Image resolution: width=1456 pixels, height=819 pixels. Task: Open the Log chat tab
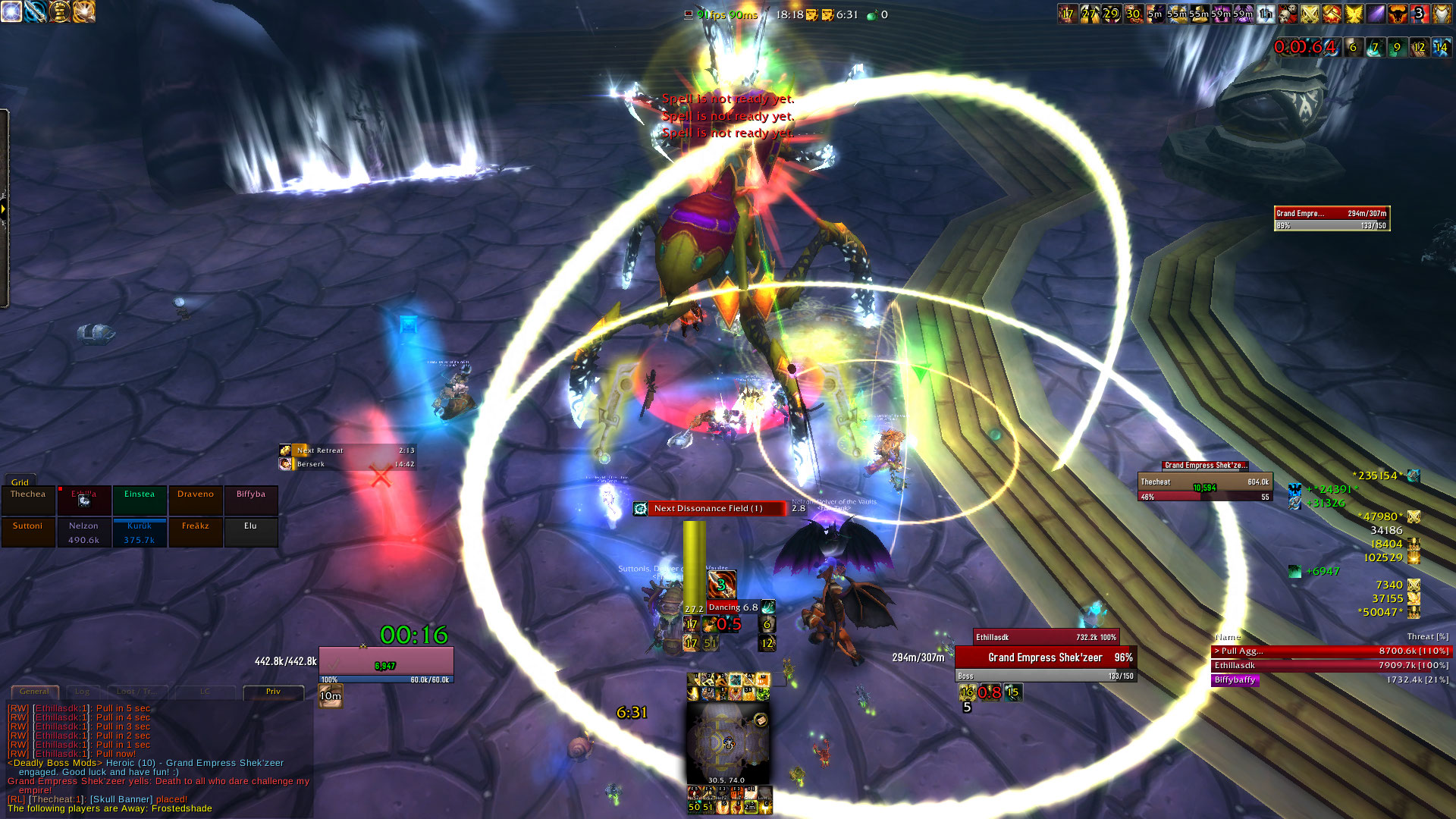82,692
